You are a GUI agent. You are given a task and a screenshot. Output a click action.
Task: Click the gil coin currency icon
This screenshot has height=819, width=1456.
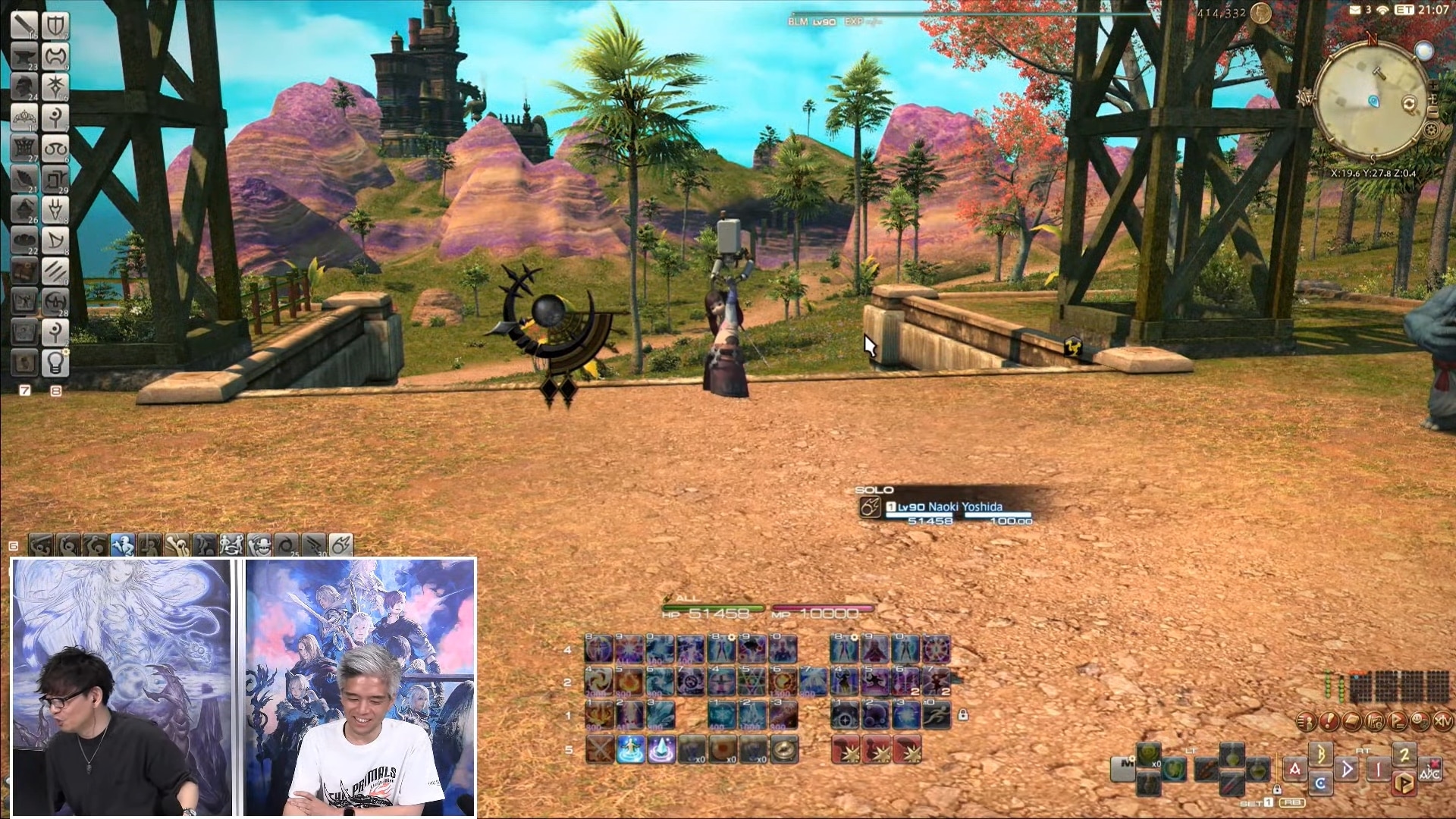point(1260,13)
